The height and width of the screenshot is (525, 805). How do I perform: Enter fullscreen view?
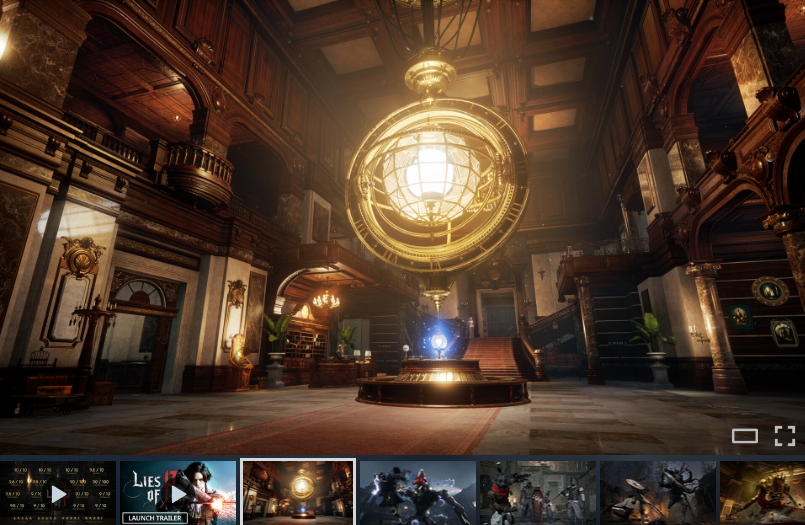coord(785,436)
